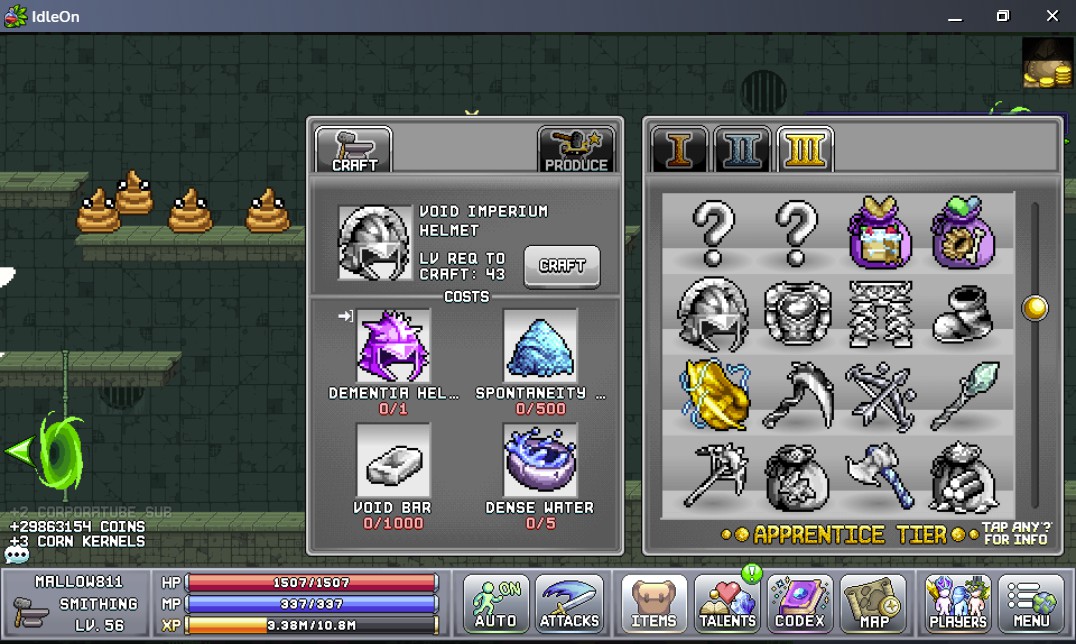
Task: Switch to the Produce tab
Action: click(576, 150)
